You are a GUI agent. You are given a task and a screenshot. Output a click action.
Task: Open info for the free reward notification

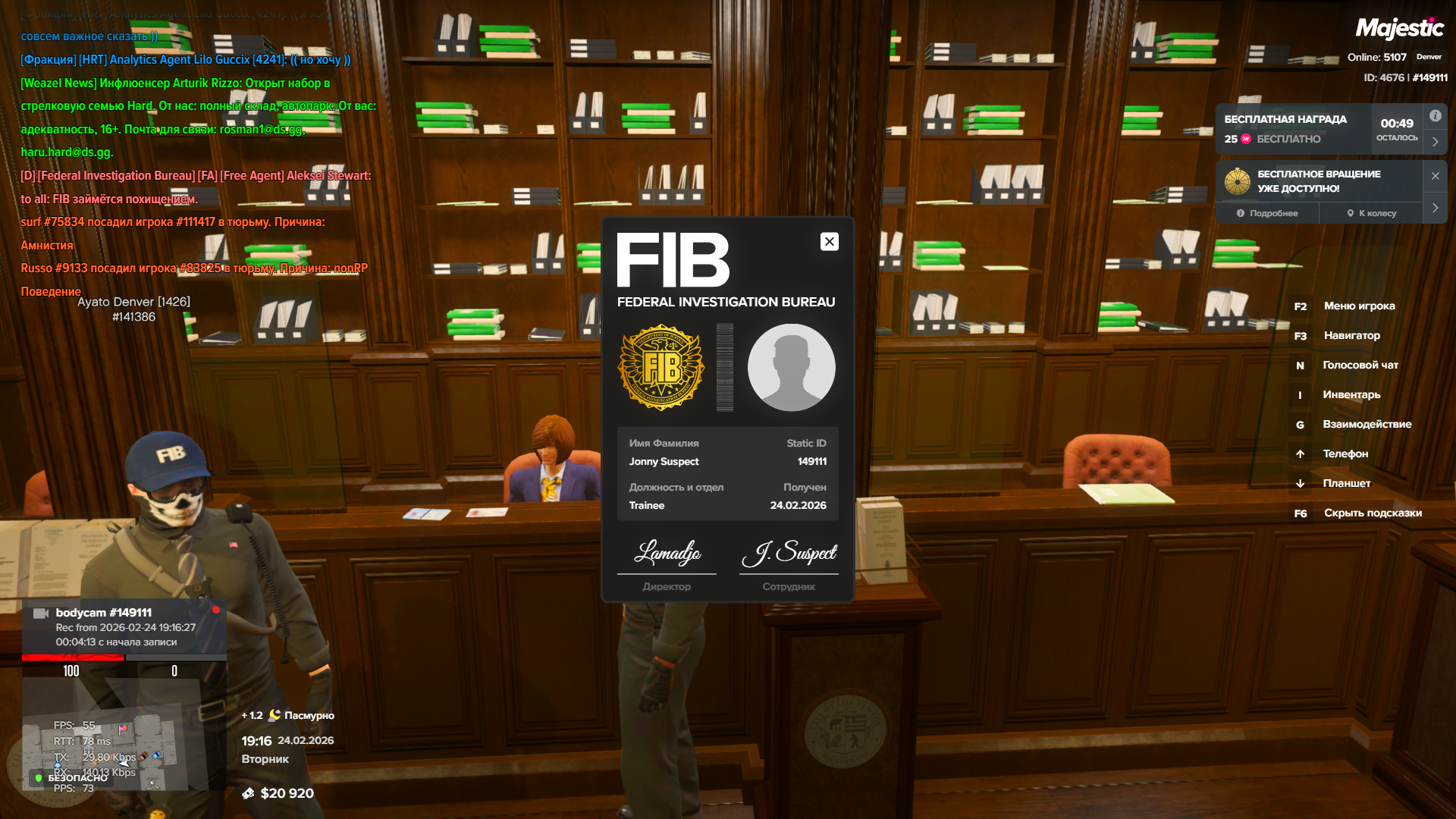point(1435,116)
